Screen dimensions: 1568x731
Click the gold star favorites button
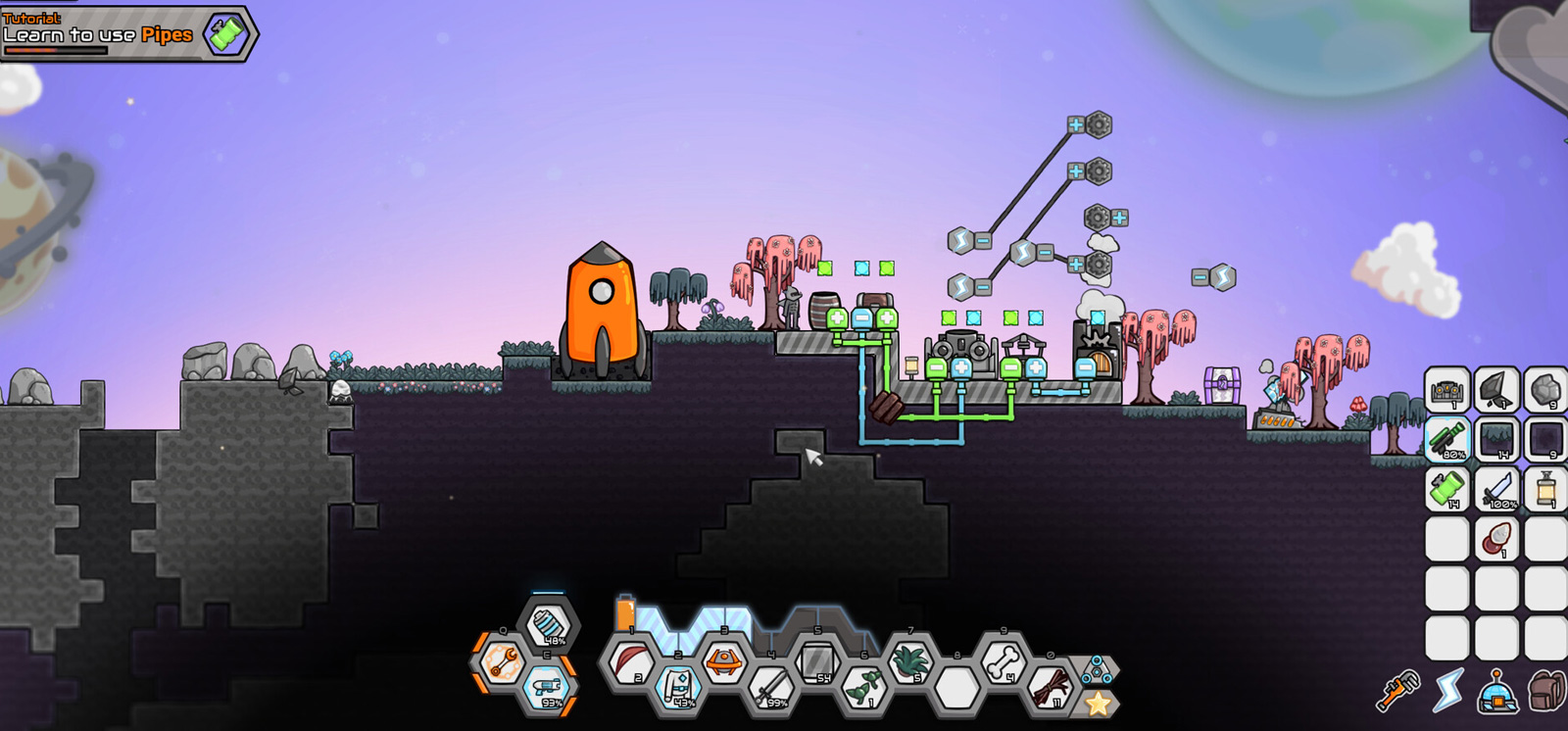[1098, 703]
